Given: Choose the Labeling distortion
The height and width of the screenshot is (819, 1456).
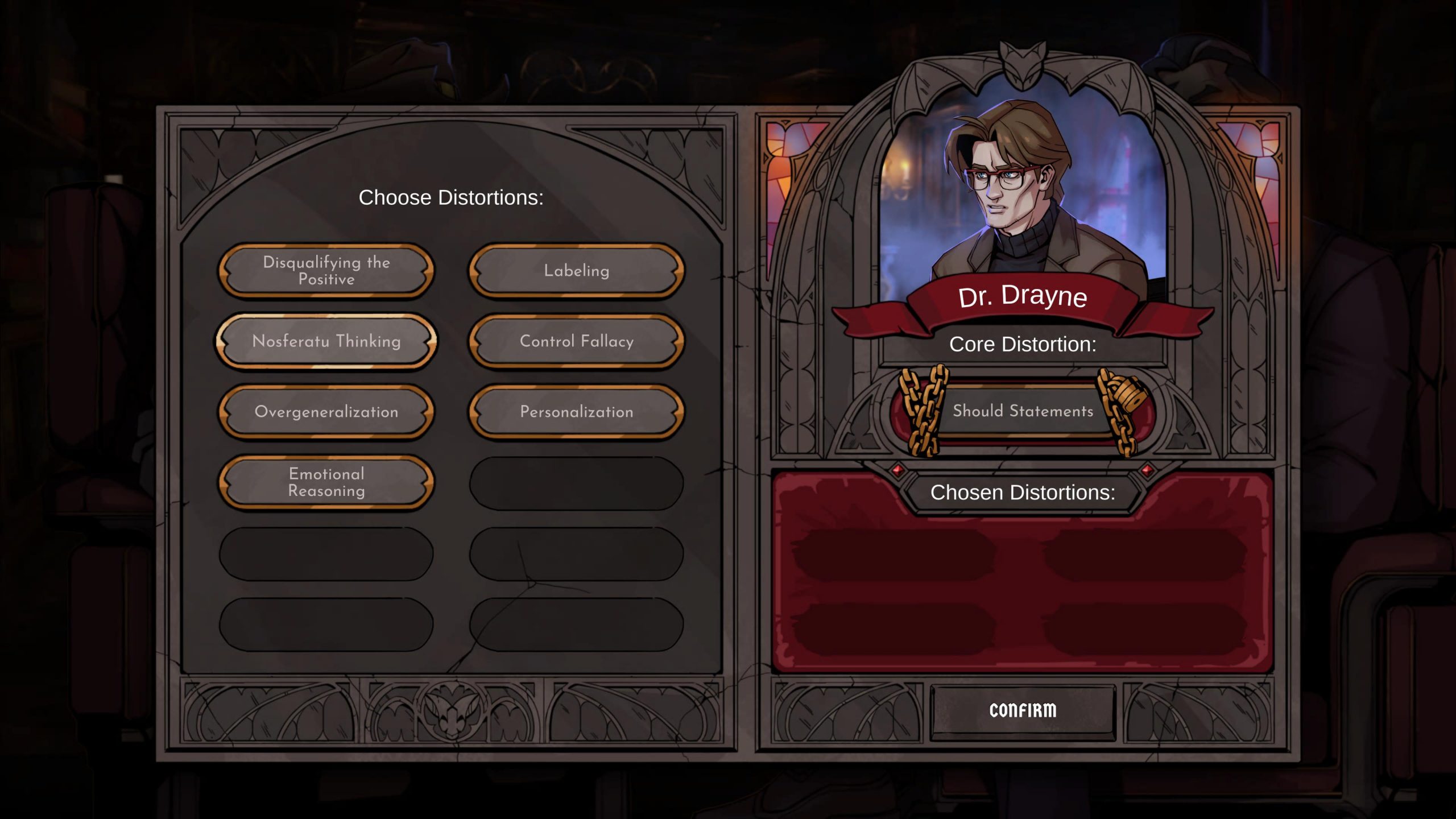Looking at the screenshot, I should 576,271.
